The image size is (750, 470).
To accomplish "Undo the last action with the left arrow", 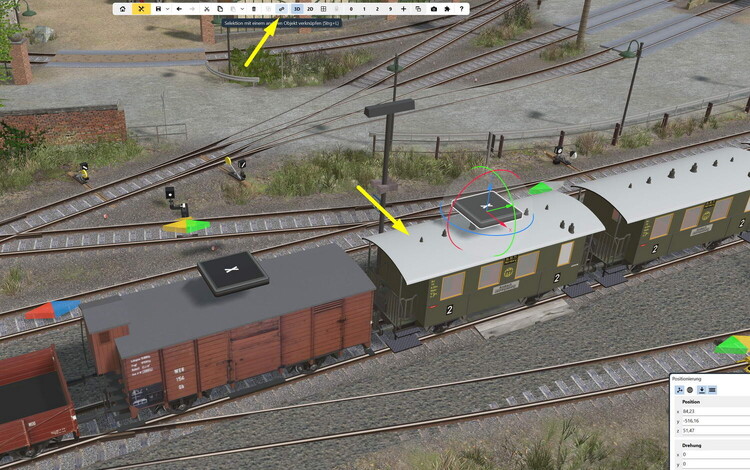I will tap(179, 9).
